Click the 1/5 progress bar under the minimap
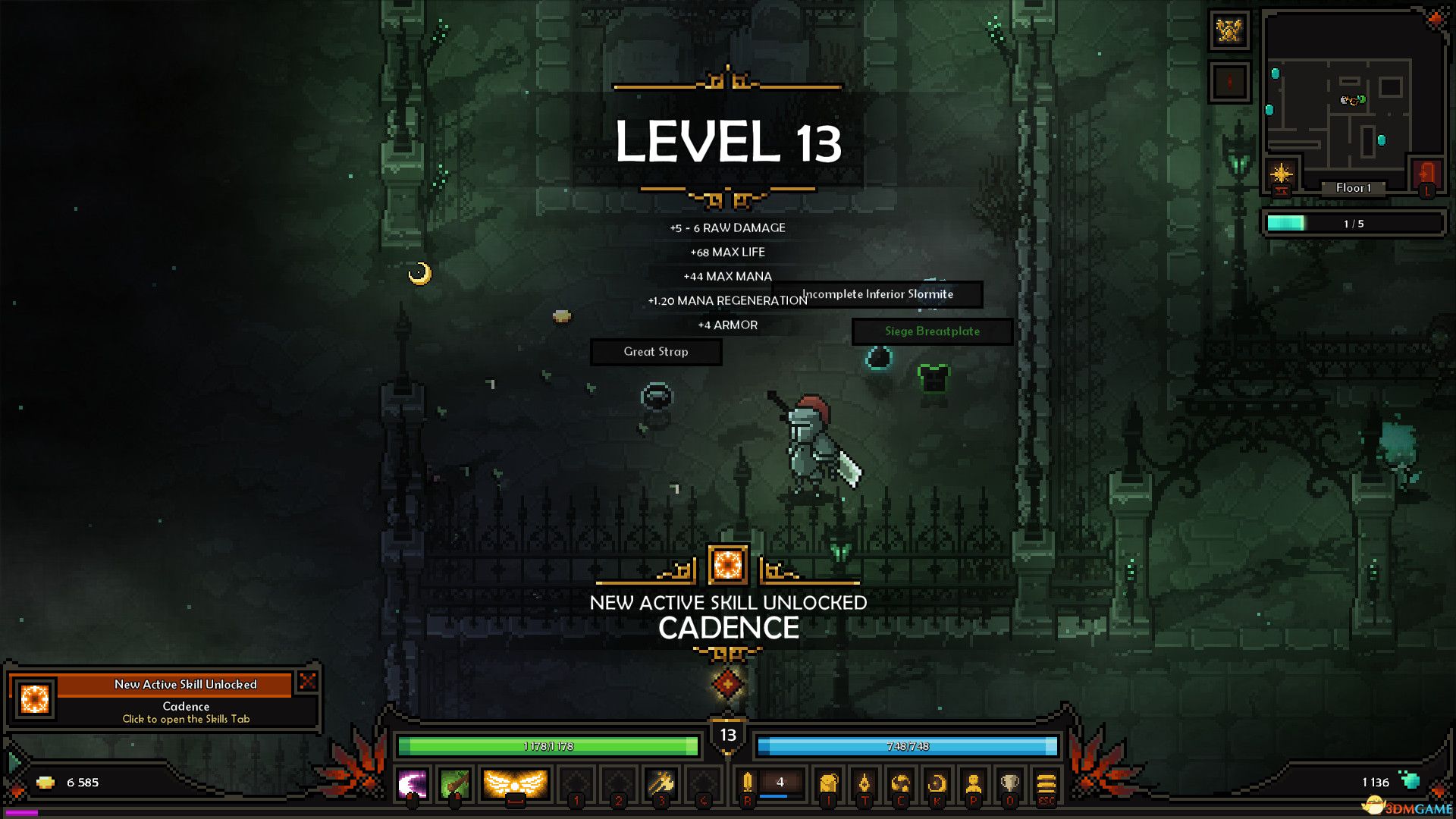The image size is (1456, 819). pos(1354,222)
